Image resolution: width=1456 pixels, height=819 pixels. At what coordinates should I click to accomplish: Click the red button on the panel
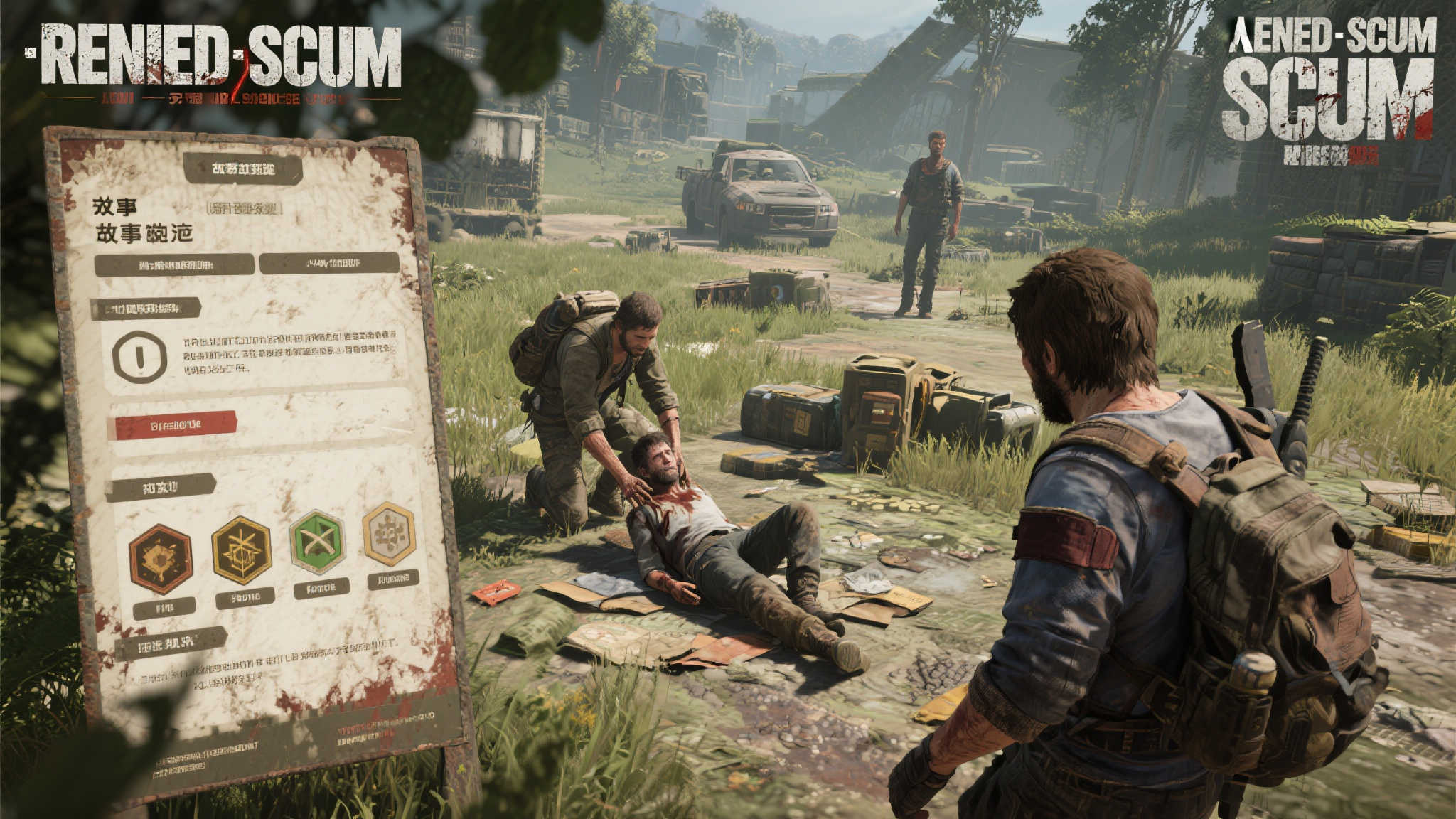[173, 425]
